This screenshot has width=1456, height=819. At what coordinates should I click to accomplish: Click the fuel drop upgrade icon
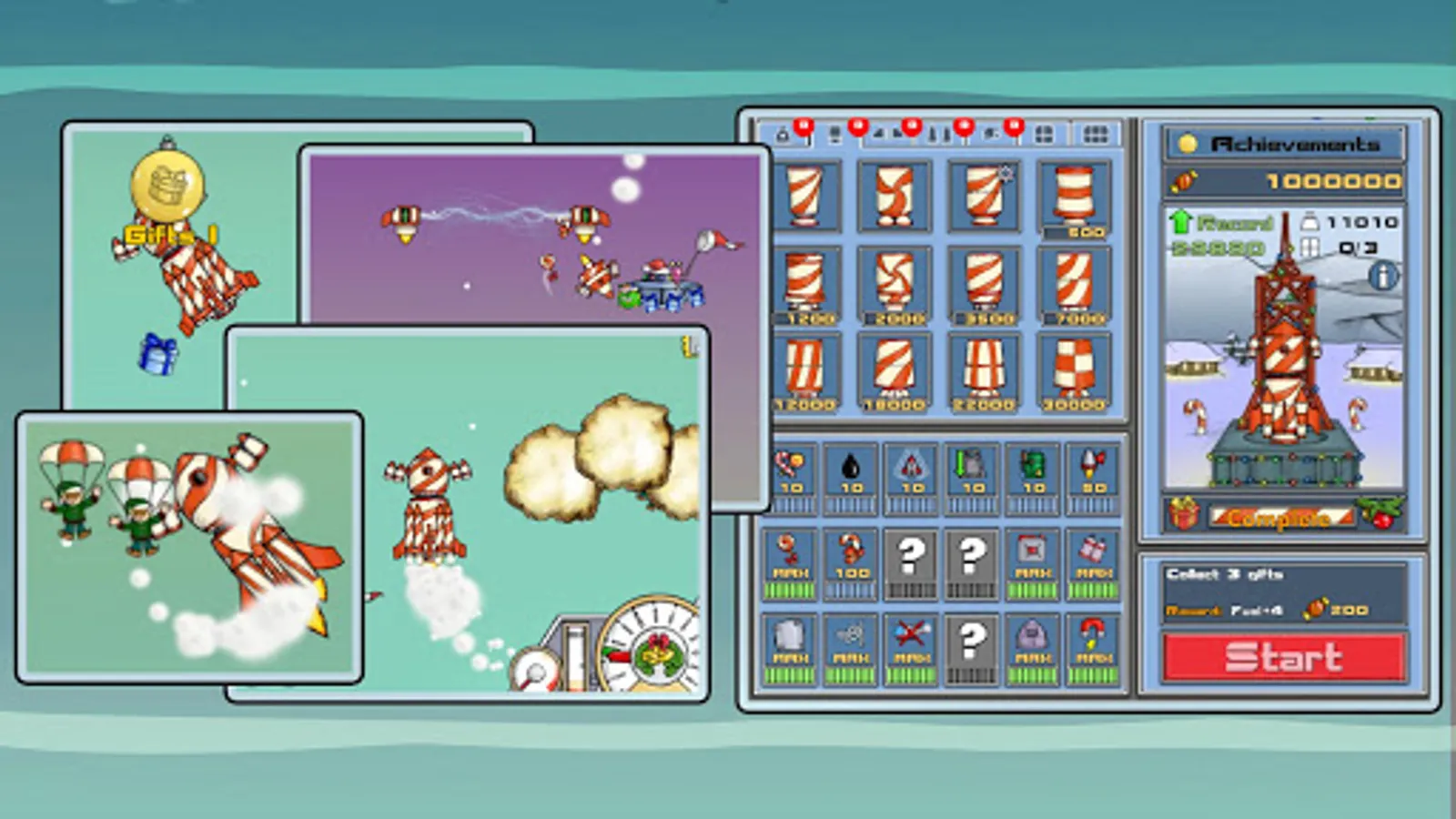[851, 469]
